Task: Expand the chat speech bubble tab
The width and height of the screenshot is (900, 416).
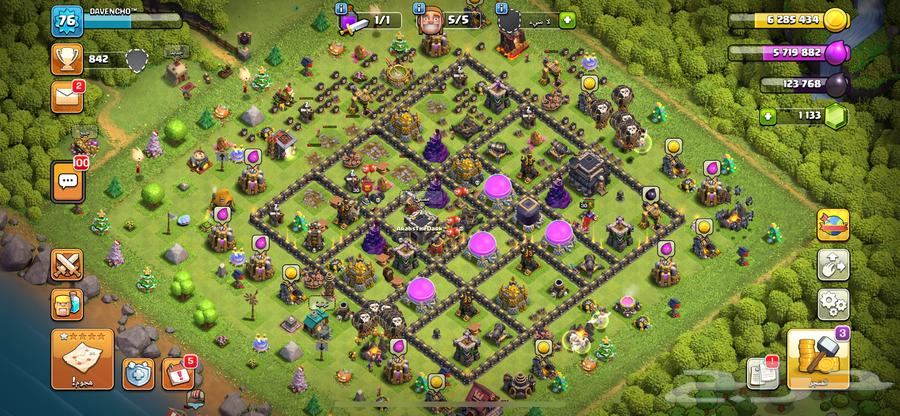Action: (67, 181)
